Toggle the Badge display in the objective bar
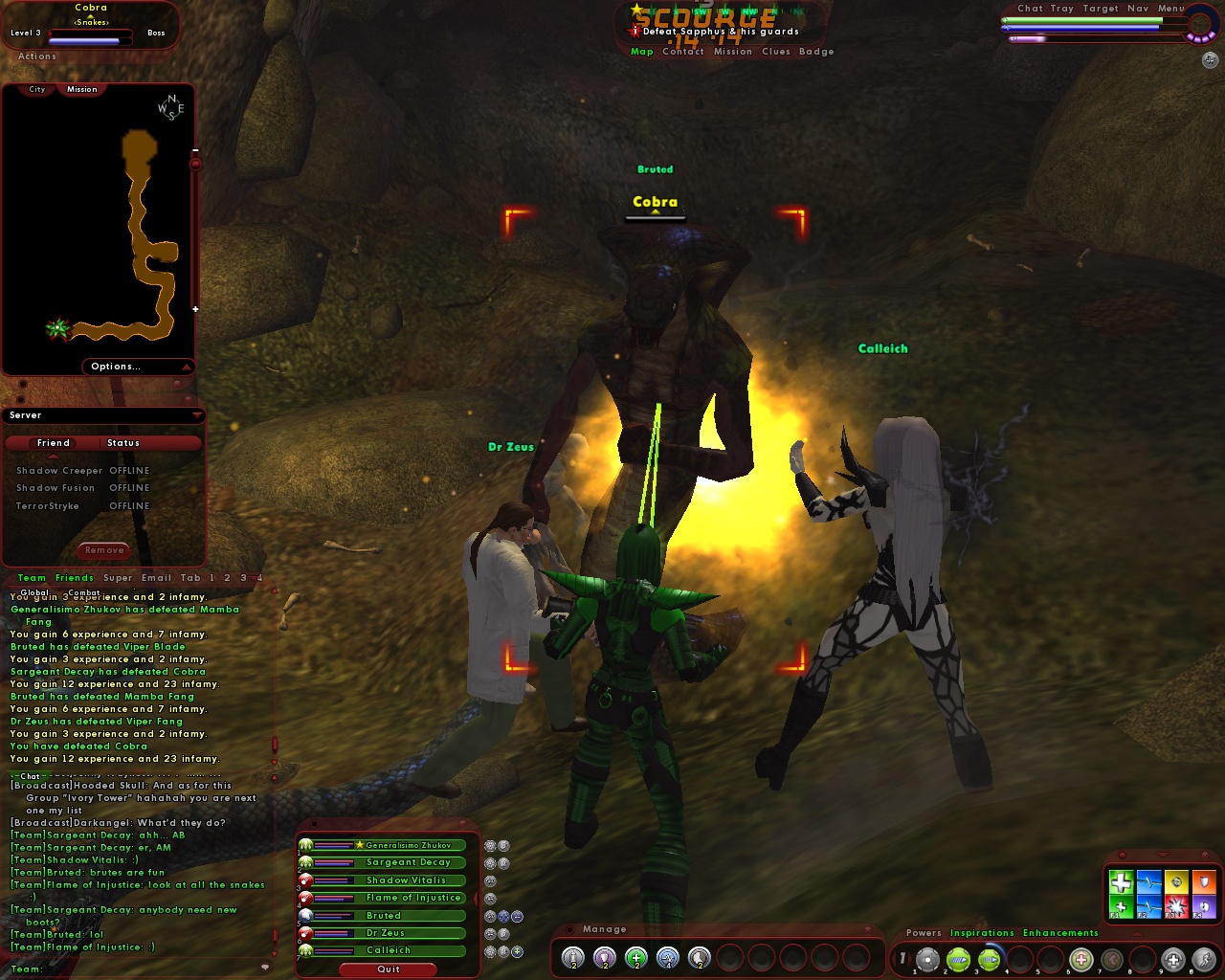The height and width of the screenshot is (980, 1225). tap(816, 52)
